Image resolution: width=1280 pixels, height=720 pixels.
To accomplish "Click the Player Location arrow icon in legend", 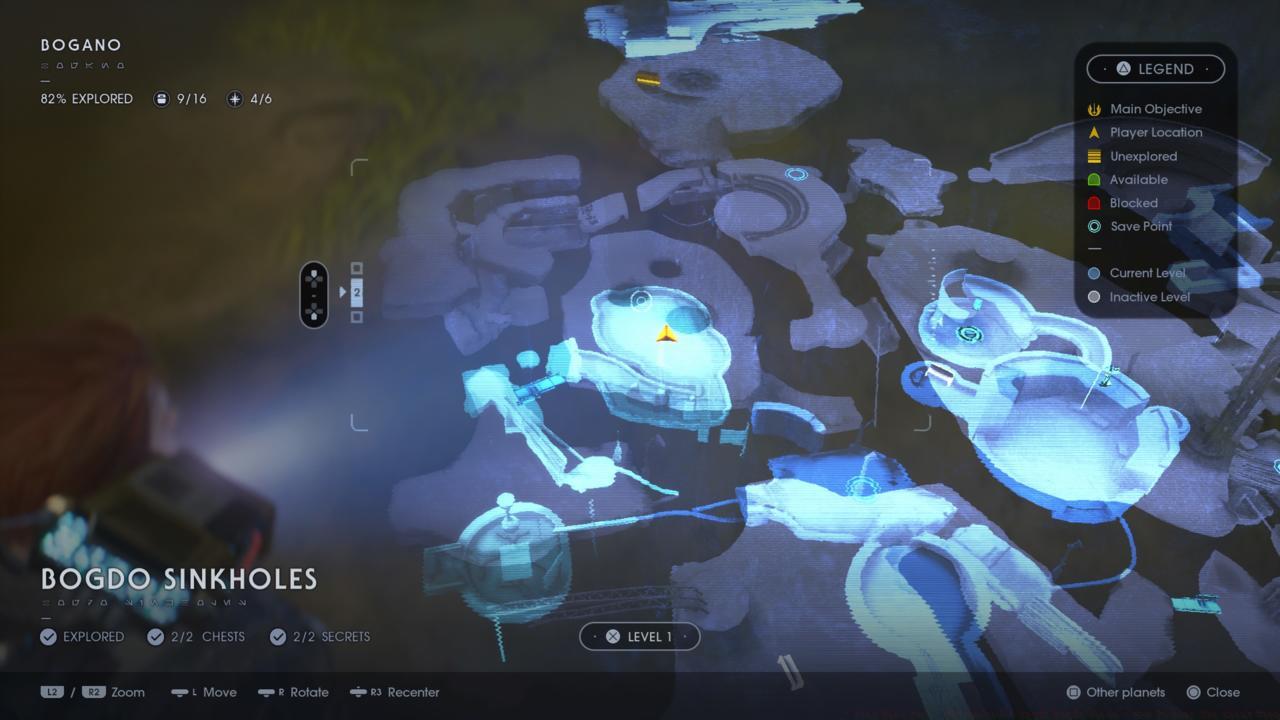I will pos(1095,132).
